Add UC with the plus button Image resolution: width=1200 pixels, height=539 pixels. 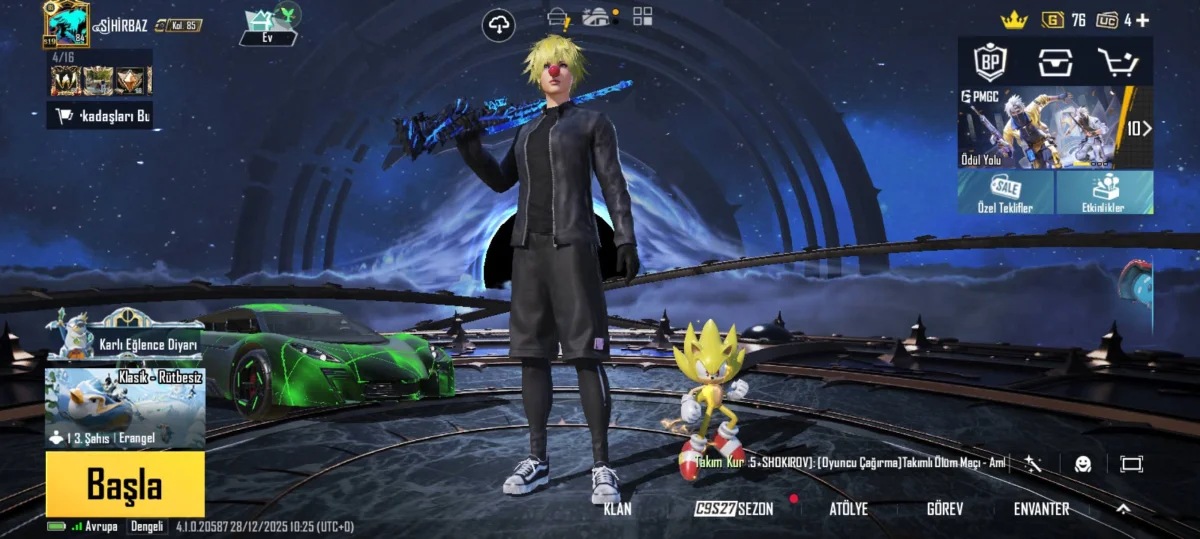pos(1143,20)
